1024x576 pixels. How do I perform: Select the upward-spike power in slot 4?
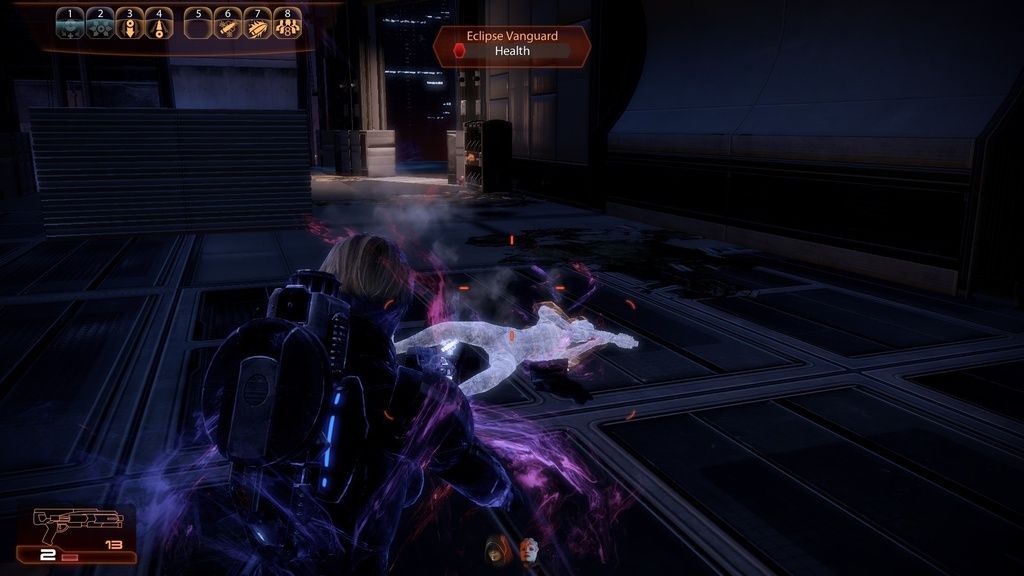tap(159, 24)
